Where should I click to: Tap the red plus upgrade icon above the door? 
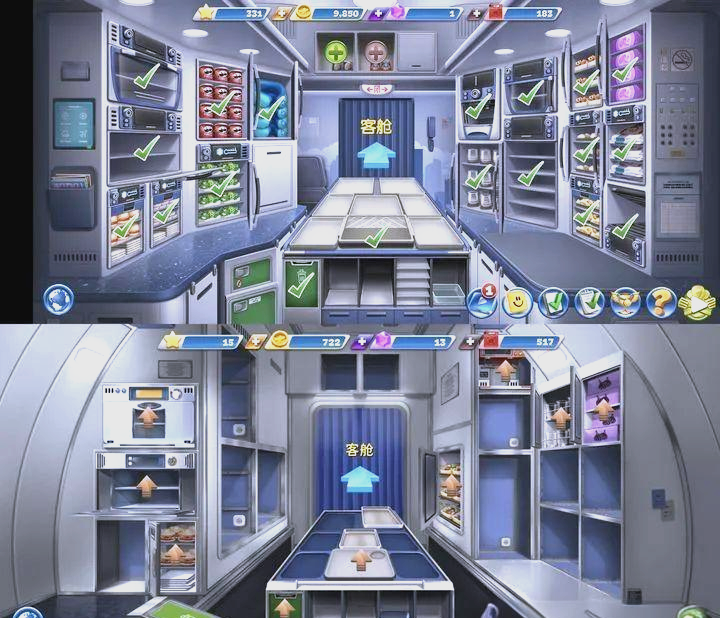point(378,51)
